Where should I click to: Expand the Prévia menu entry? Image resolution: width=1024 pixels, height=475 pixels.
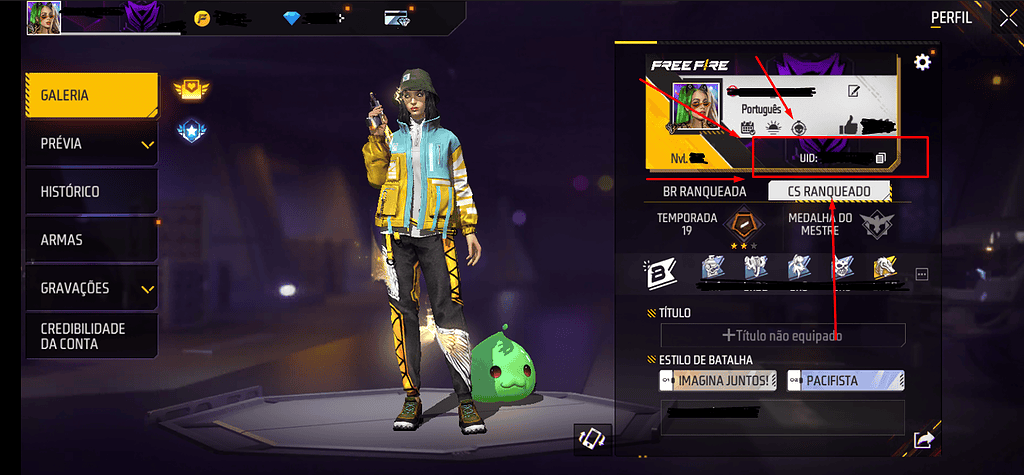(x=92, y=144)
